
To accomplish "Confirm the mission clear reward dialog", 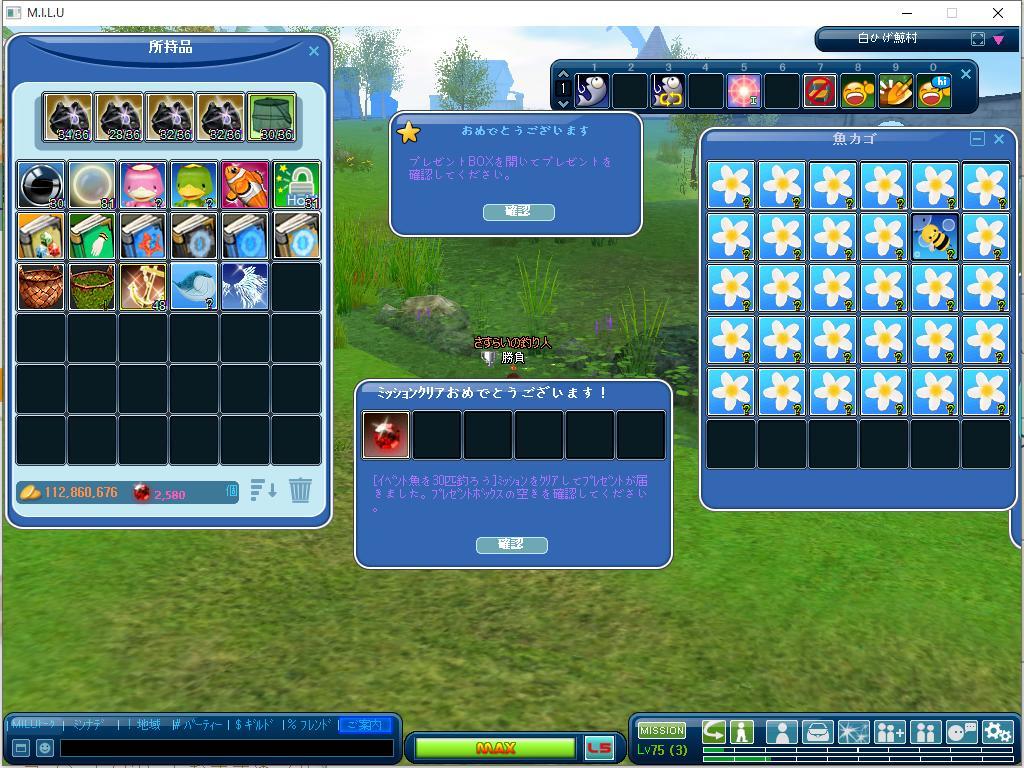I will pyautogui.click(x=511, y=544).
